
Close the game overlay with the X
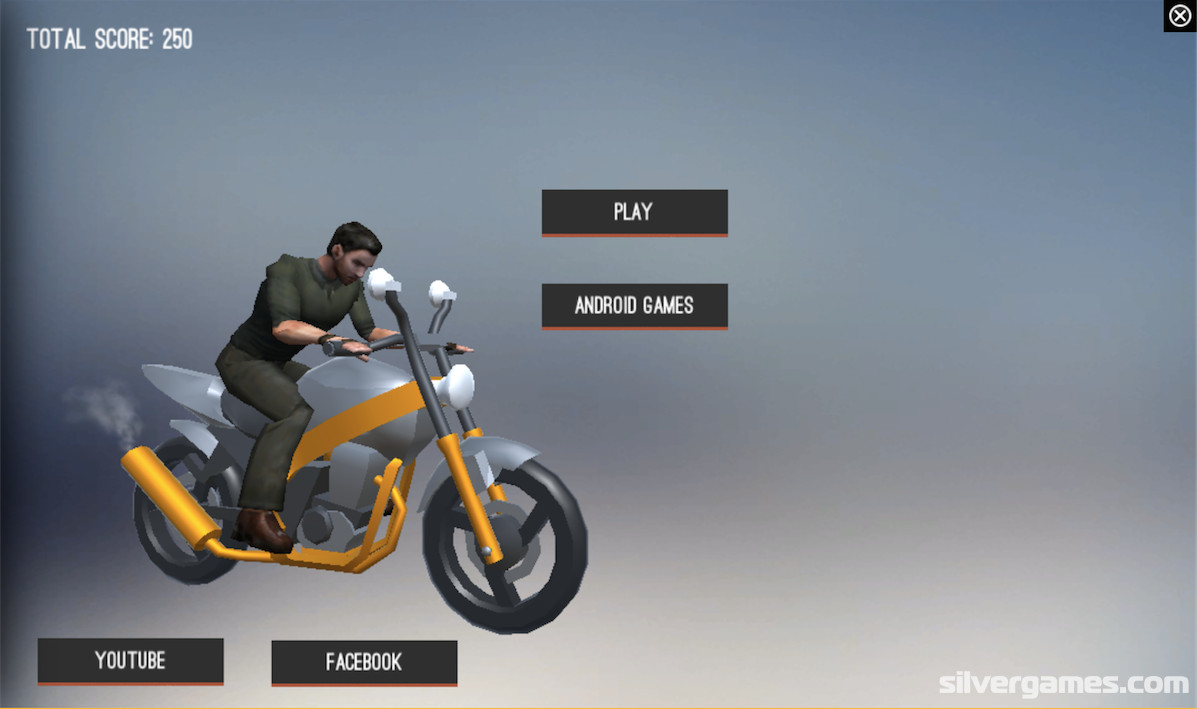(x=1180, y=16)
